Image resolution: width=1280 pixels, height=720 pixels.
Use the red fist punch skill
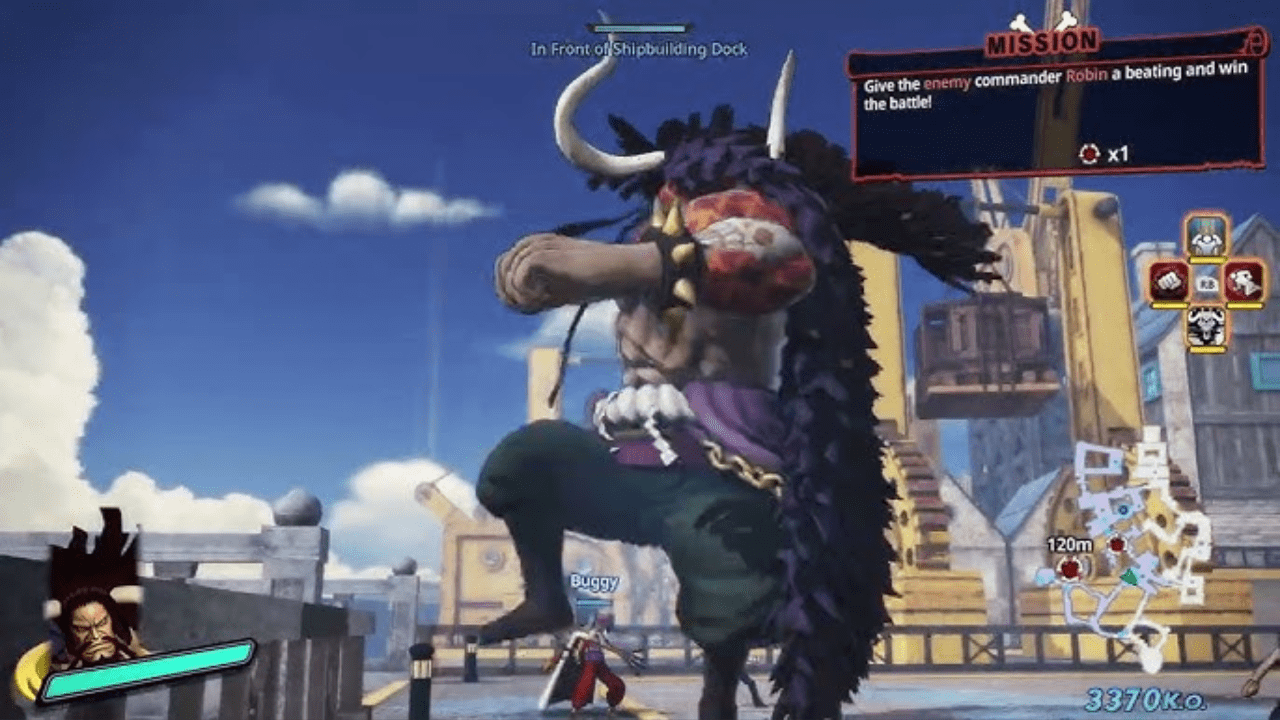[x=1168, y=281]
